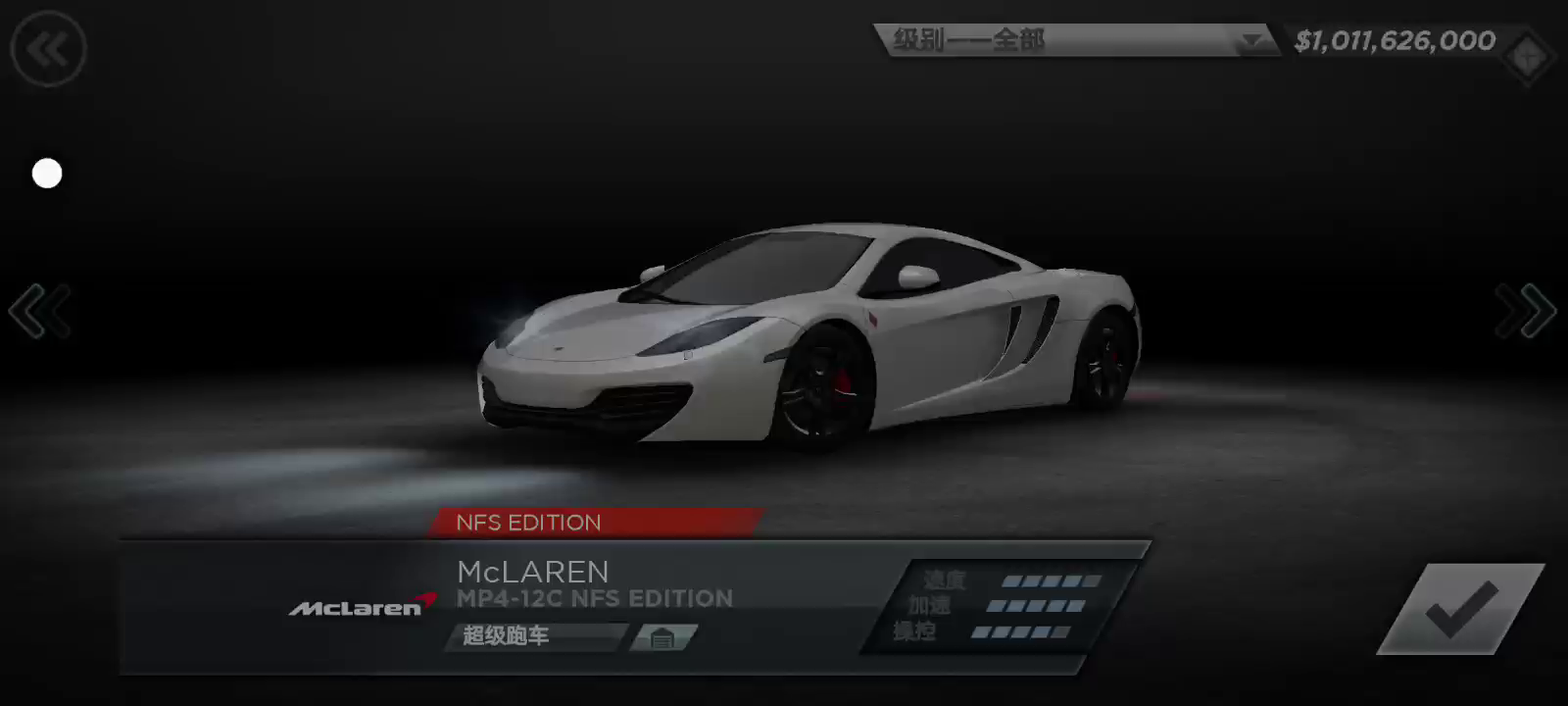Image resolution: width=1568 pixels, height=706 pixels.
Task: Confirm the McLaren with the checkmark button
Action: click(x=1460, y=609)
